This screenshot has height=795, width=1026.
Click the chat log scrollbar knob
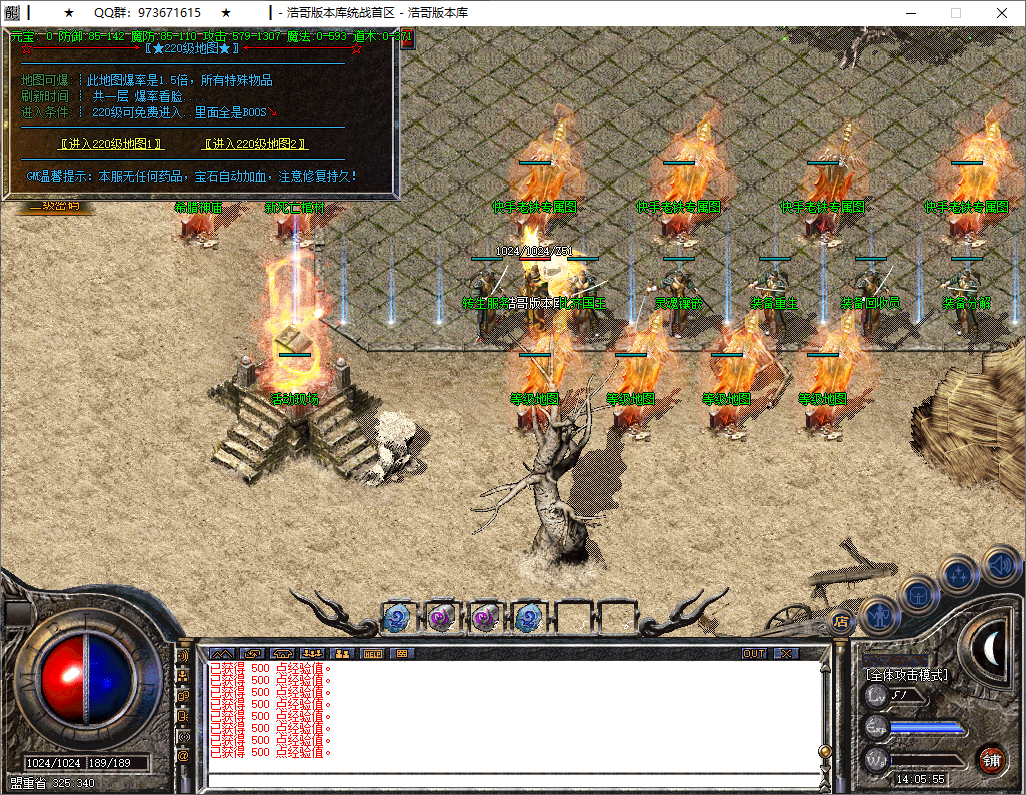[x=825, y=751]
